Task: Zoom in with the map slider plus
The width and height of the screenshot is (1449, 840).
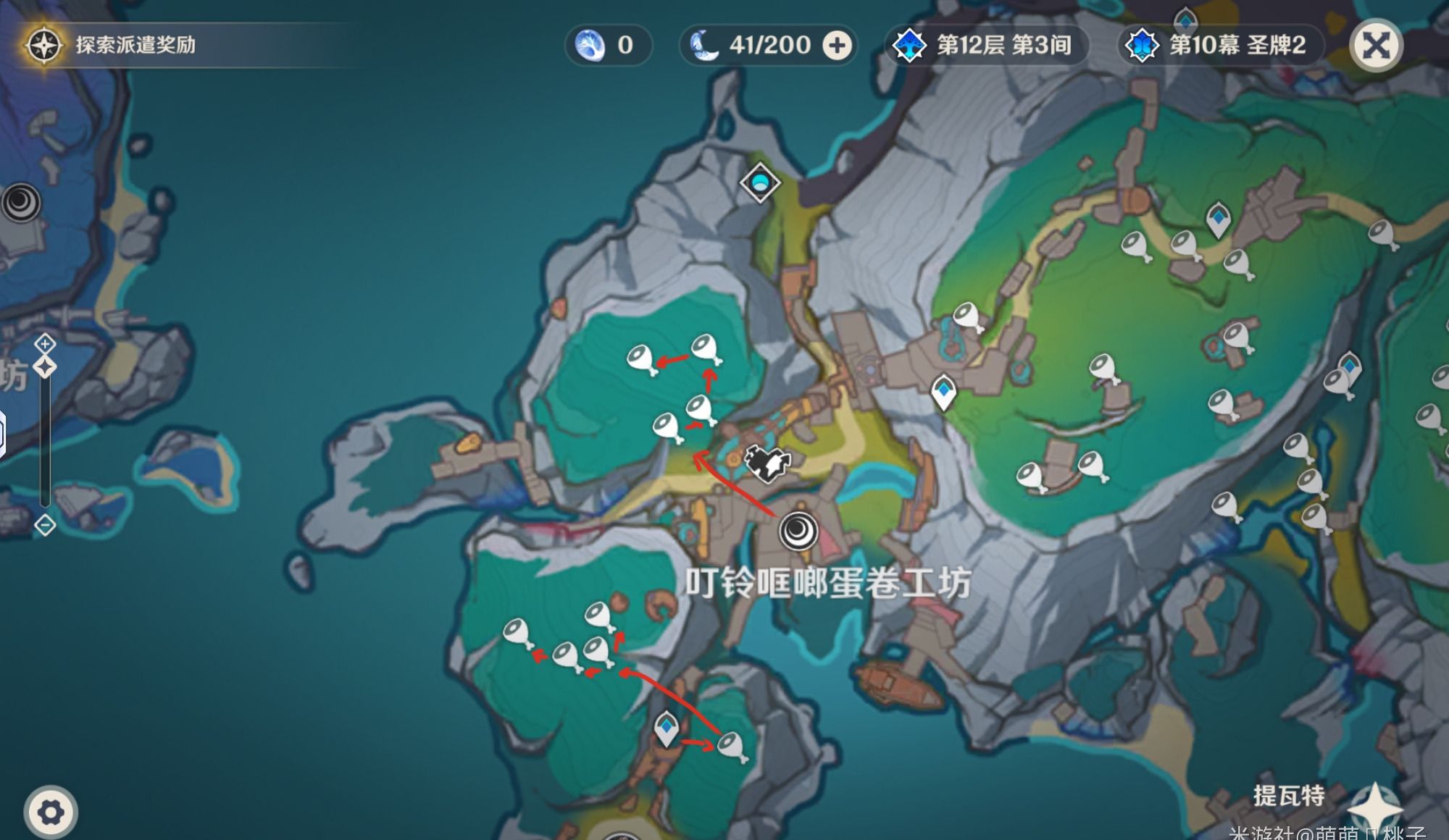Action: tap(45, 343)
